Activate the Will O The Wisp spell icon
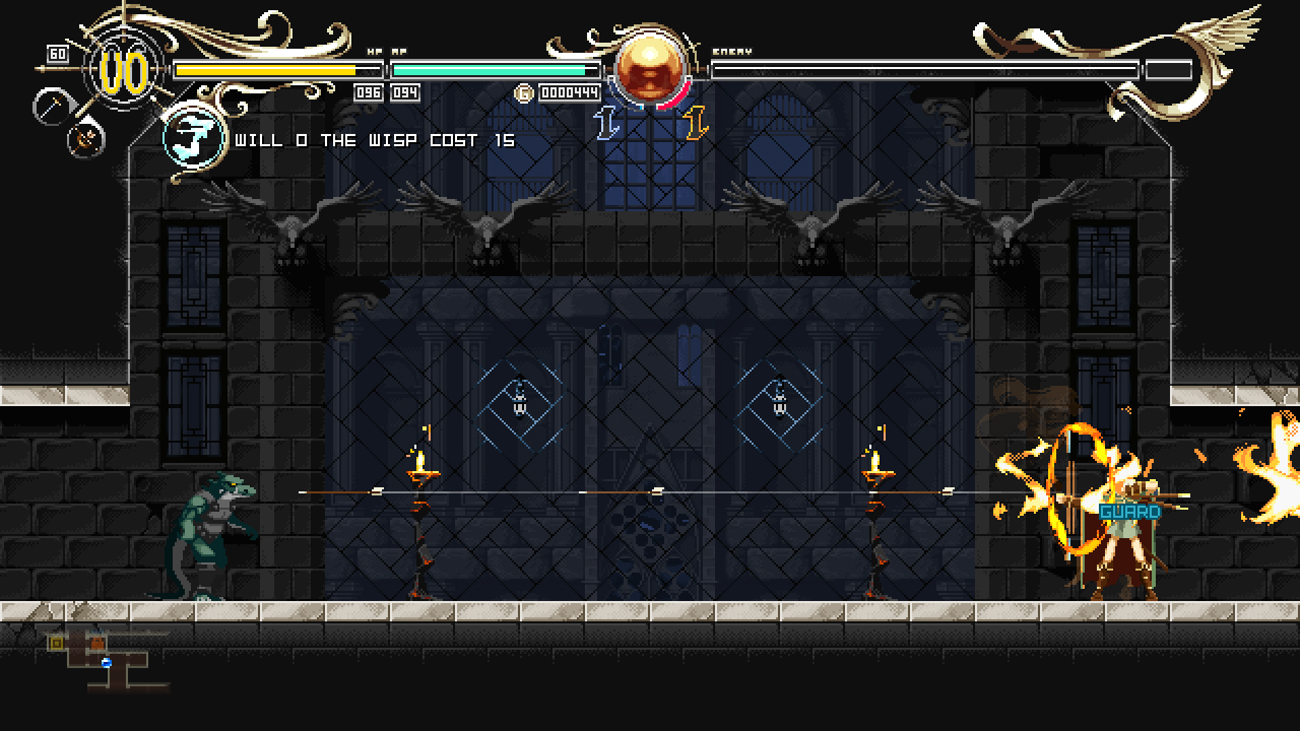This screenshot has width=1300, height=731. point(193,138)
